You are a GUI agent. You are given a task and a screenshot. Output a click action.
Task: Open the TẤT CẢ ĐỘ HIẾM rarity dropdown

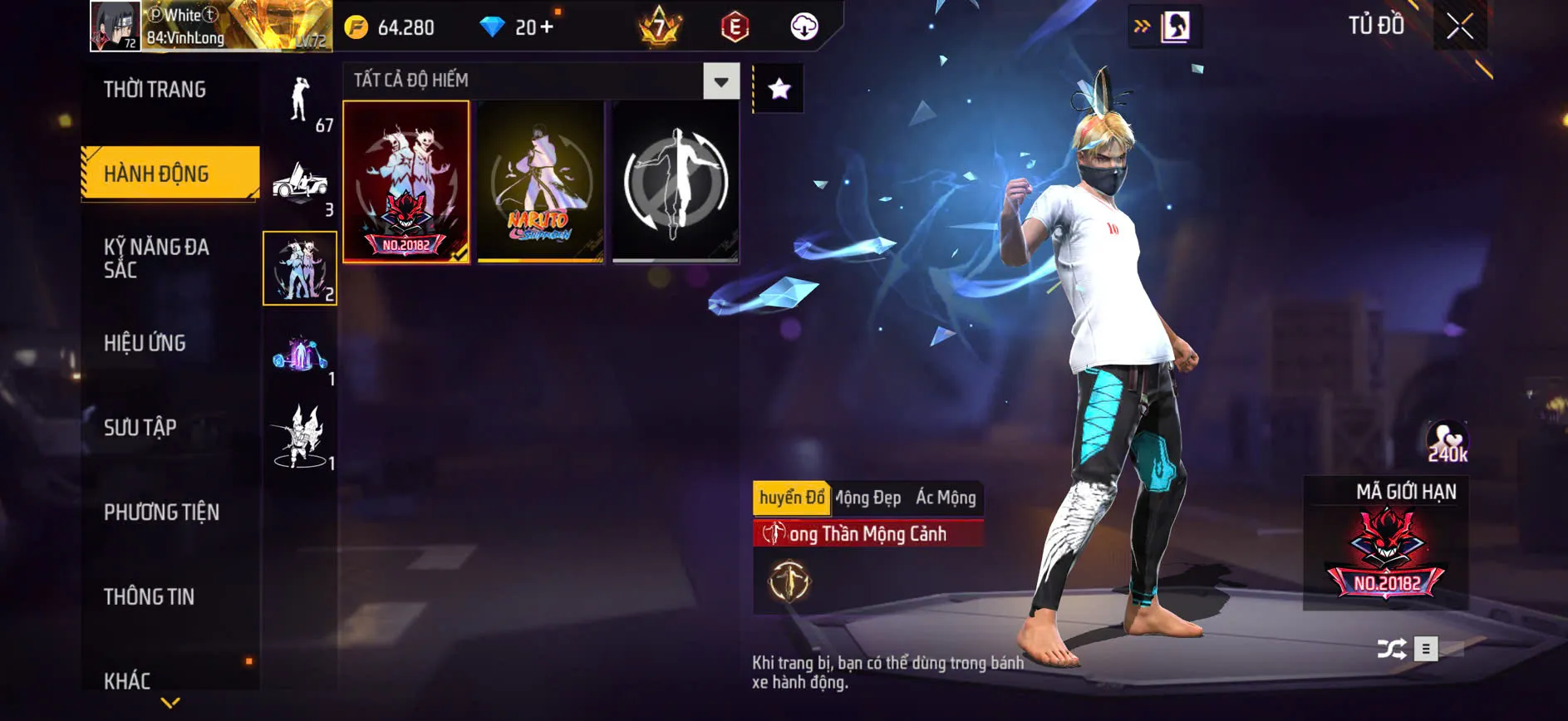[720, 81]
